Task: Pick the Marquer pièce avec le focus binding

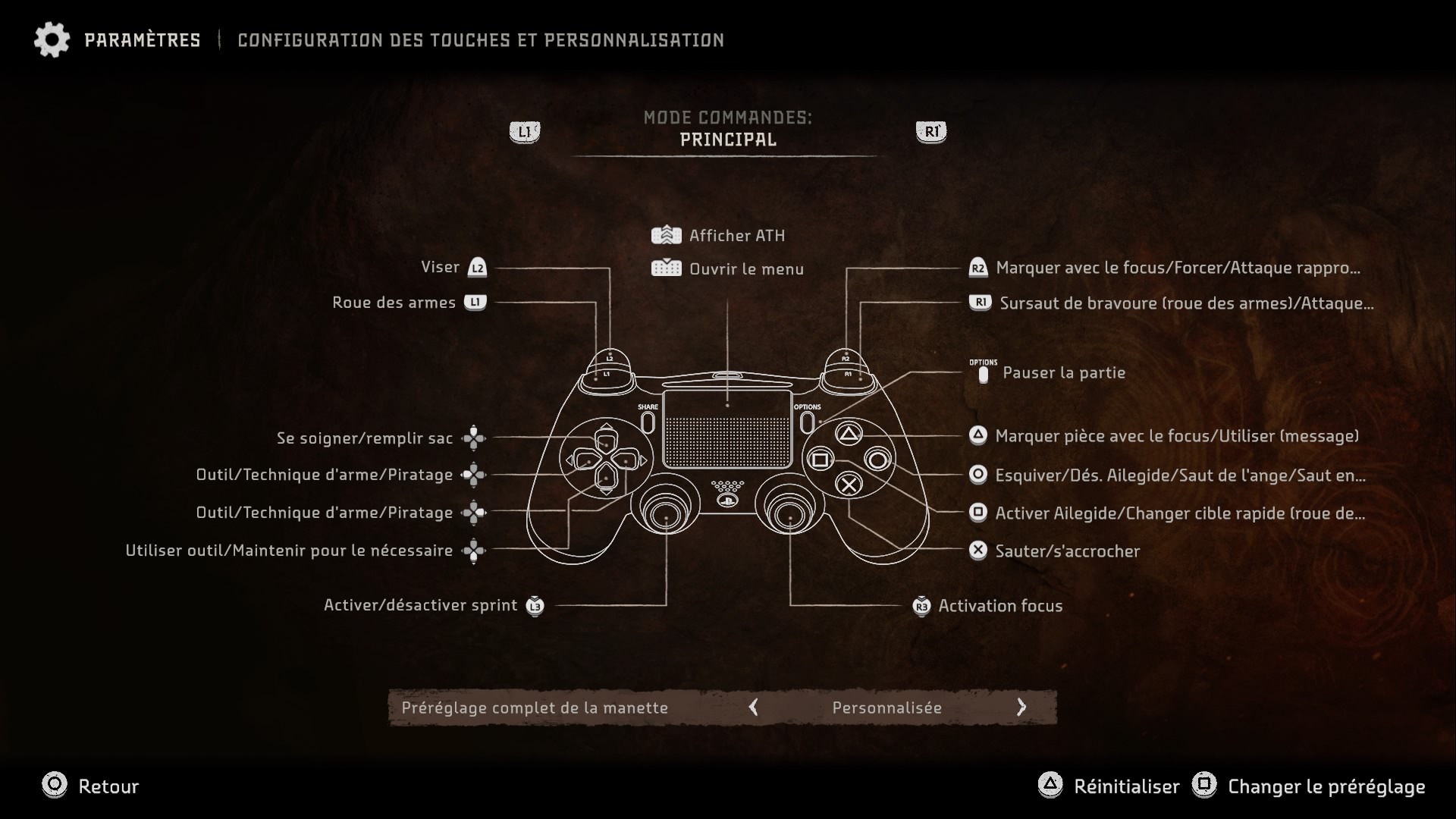Action: click(1176, 436)
